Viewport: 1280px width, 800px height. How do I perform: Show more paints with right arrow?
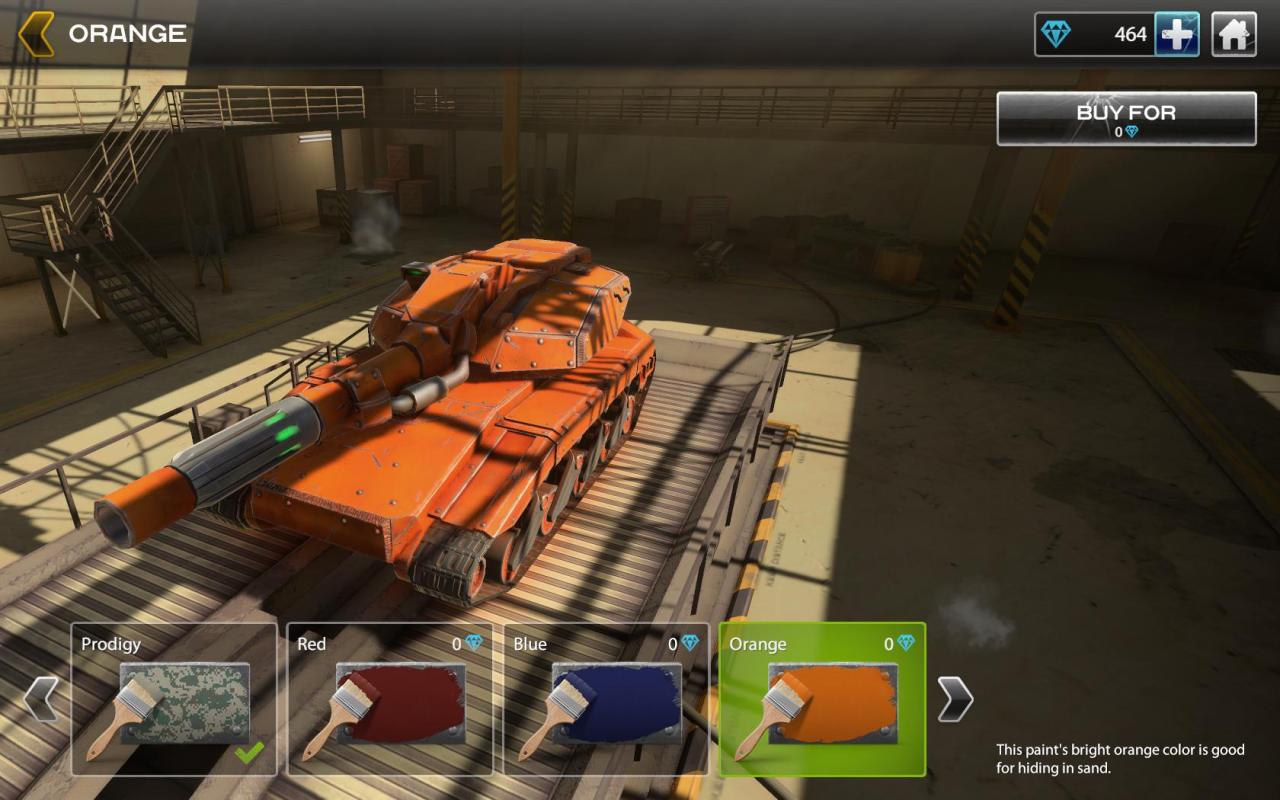[955, 699]
